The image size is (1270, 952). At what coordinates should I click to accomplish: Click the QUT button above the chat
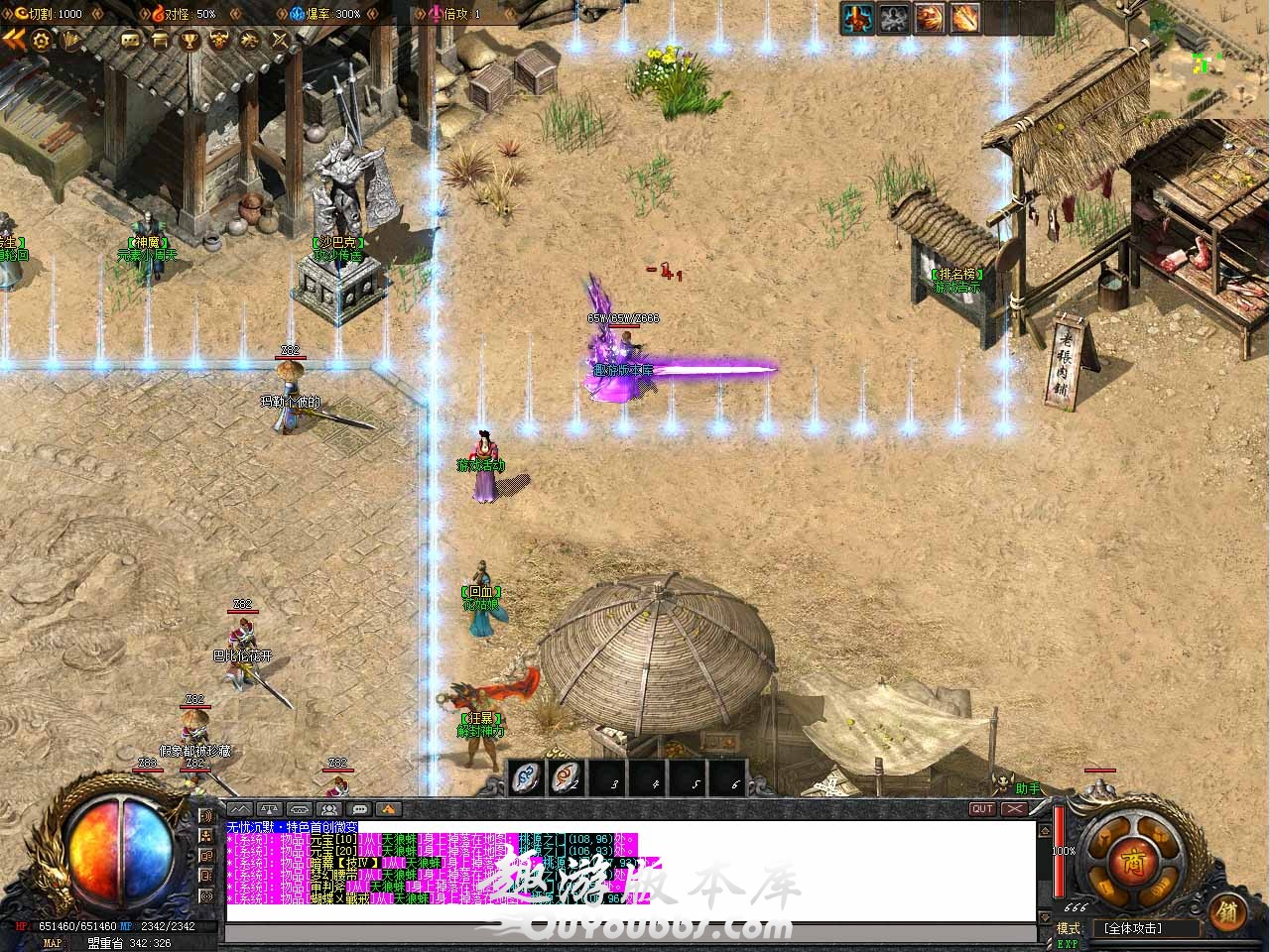(982, 809)
